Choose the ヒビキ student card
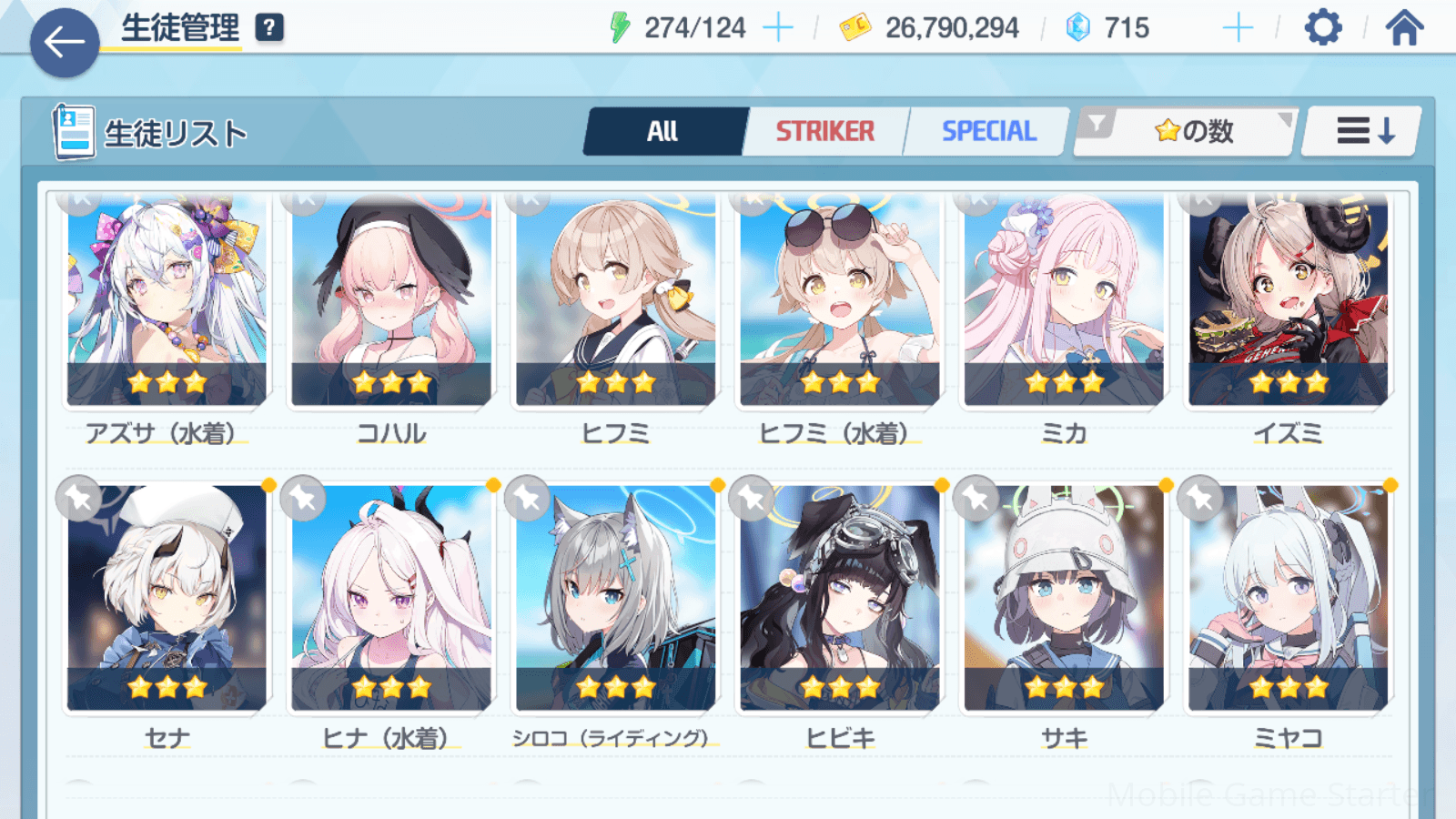 point(840,601)
